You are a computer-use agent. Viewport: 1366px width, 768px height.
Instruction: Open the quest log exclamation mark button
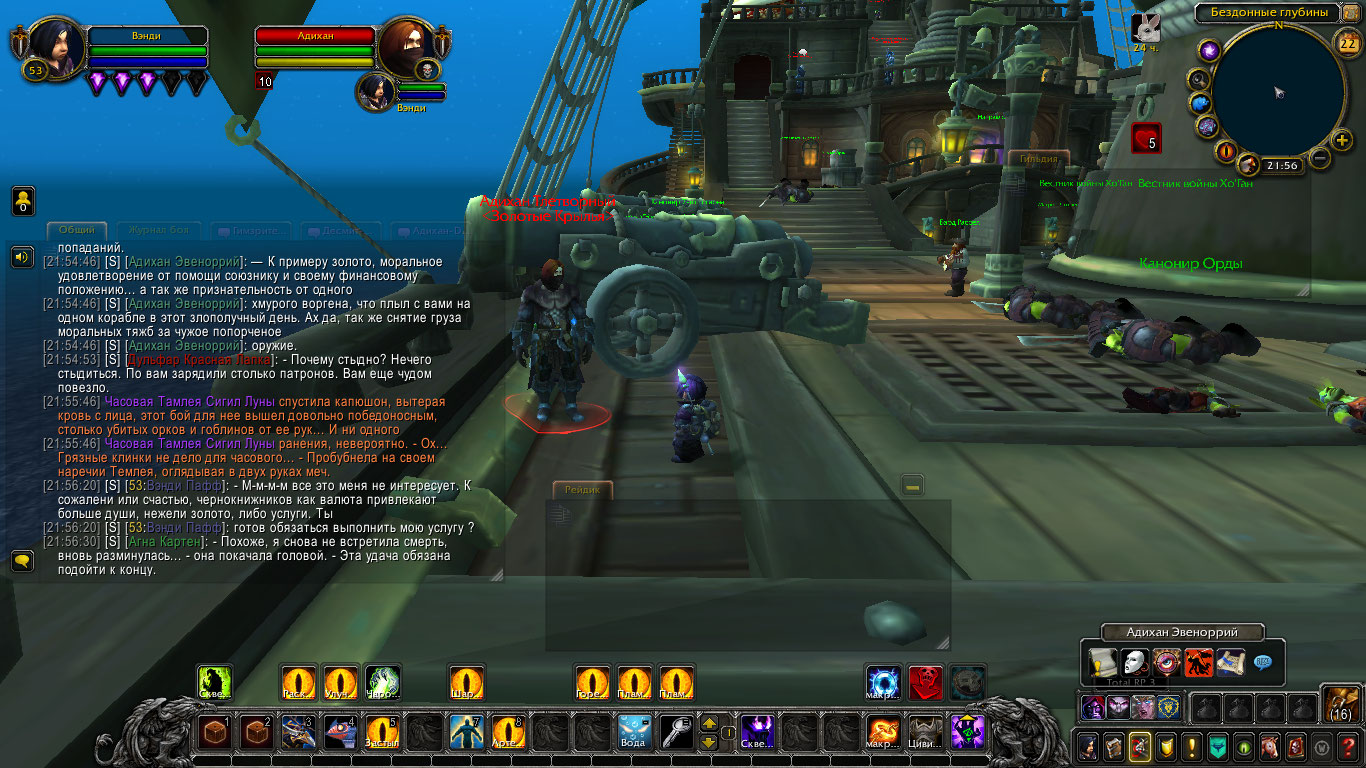click(1191, 747)
